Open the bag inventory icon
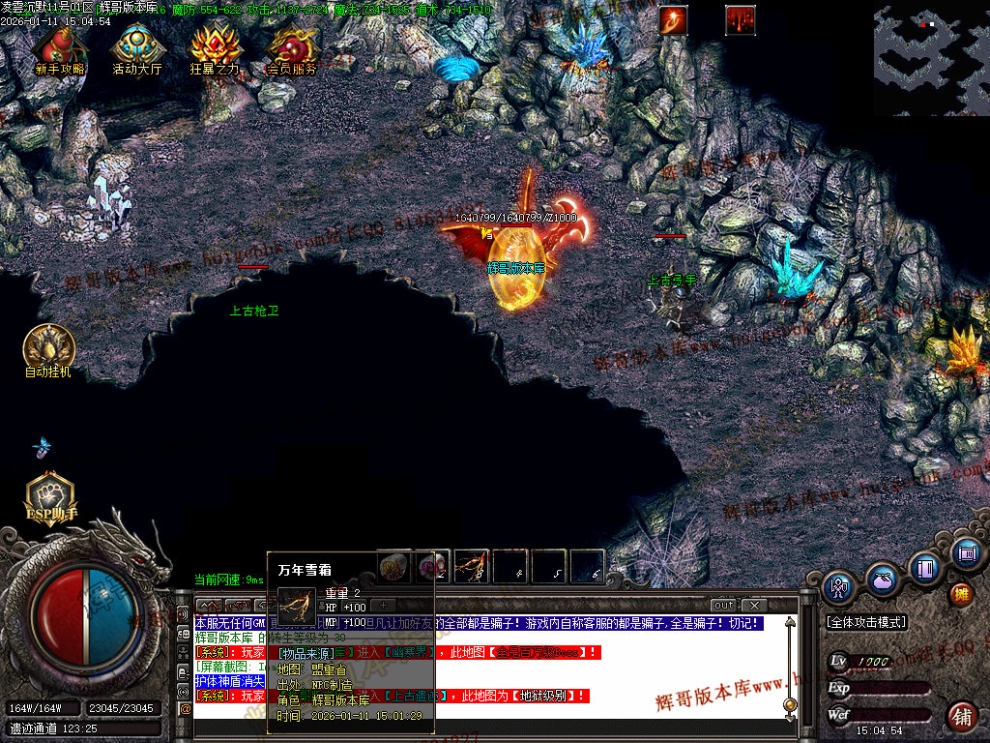The image size is (990, 743). coord(882,579)
